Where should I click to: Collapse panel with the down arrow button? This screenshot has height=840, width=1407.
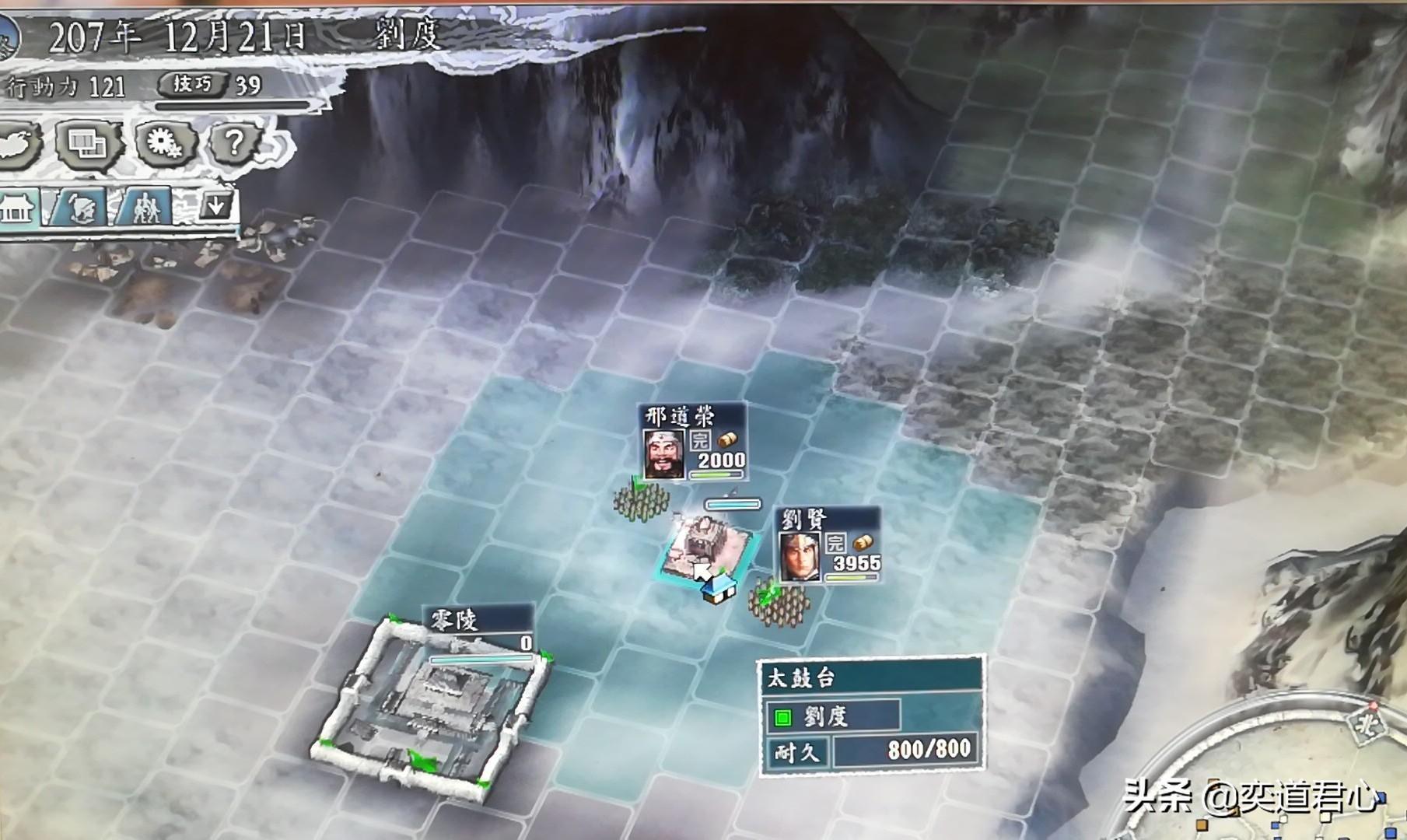(x=215, y=206)
